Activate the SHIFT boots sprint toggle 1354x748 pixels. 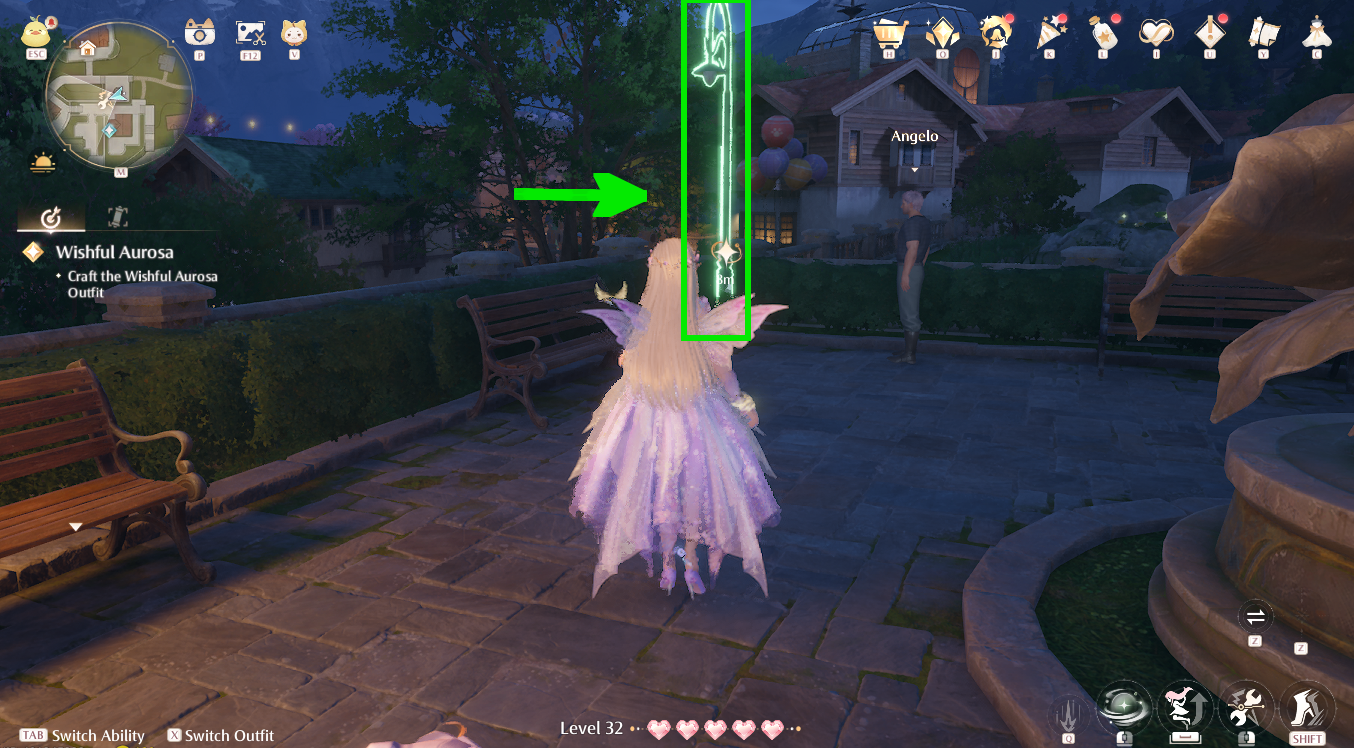(1306, 707)
